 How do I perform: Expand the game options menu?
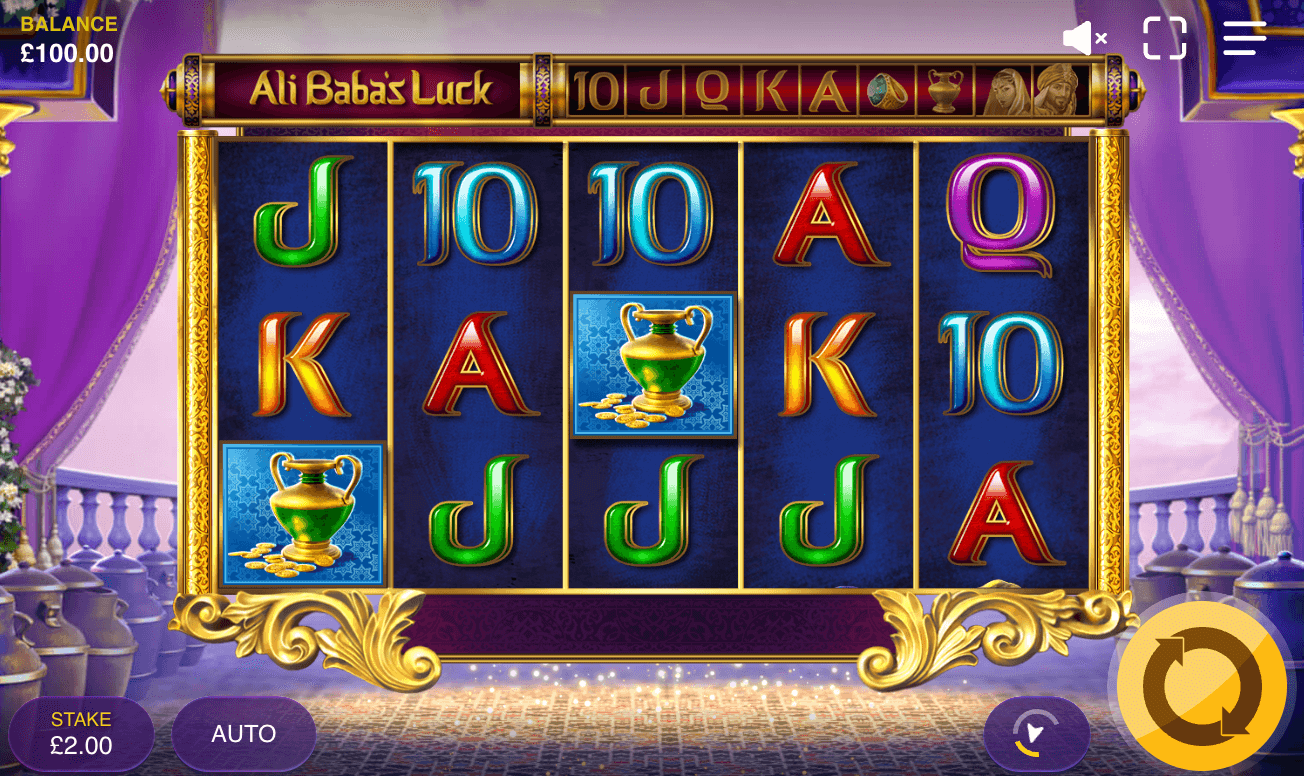1243,38
